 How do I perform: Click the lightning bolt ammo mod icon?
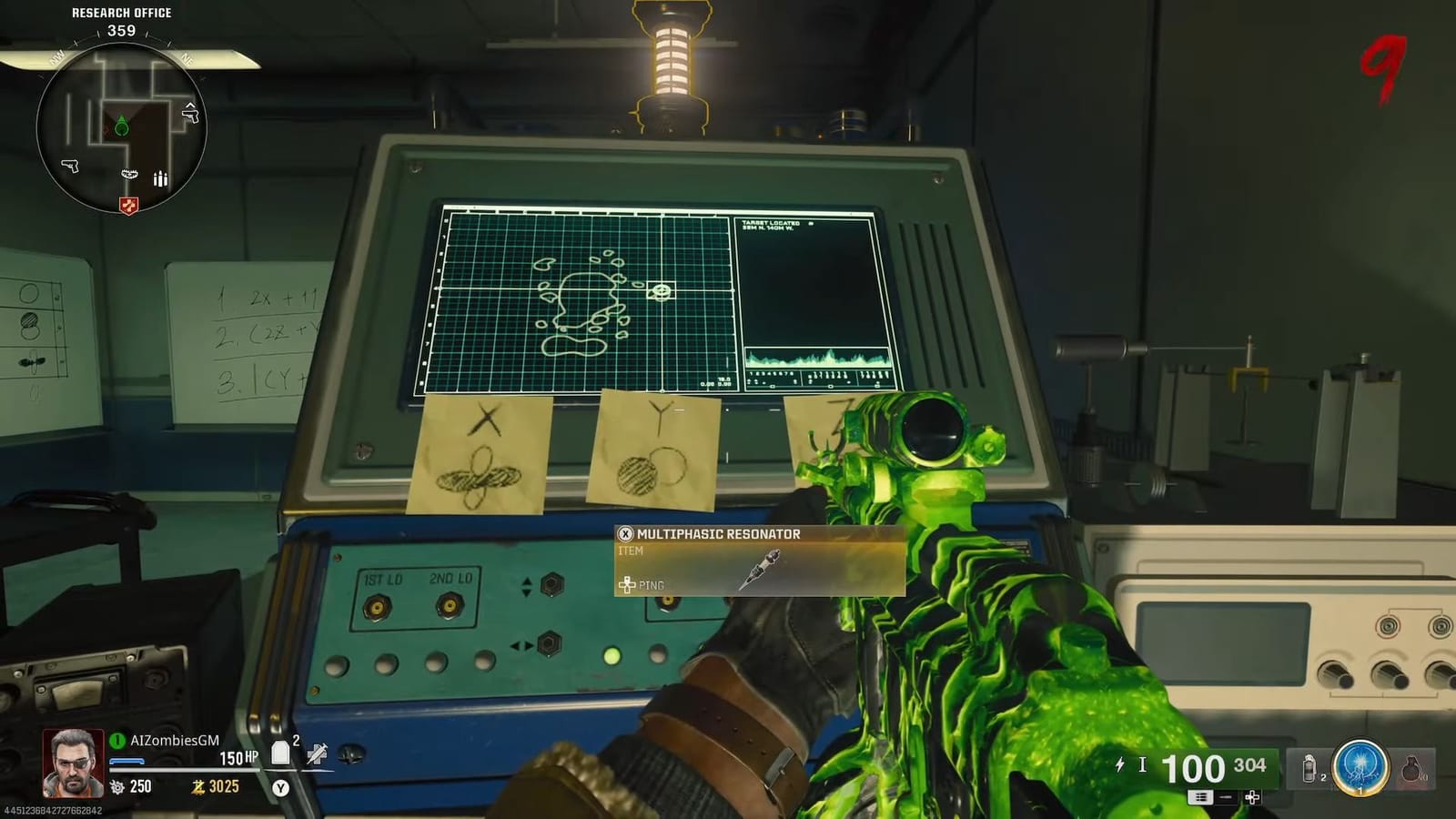[x=1119, y=763]
